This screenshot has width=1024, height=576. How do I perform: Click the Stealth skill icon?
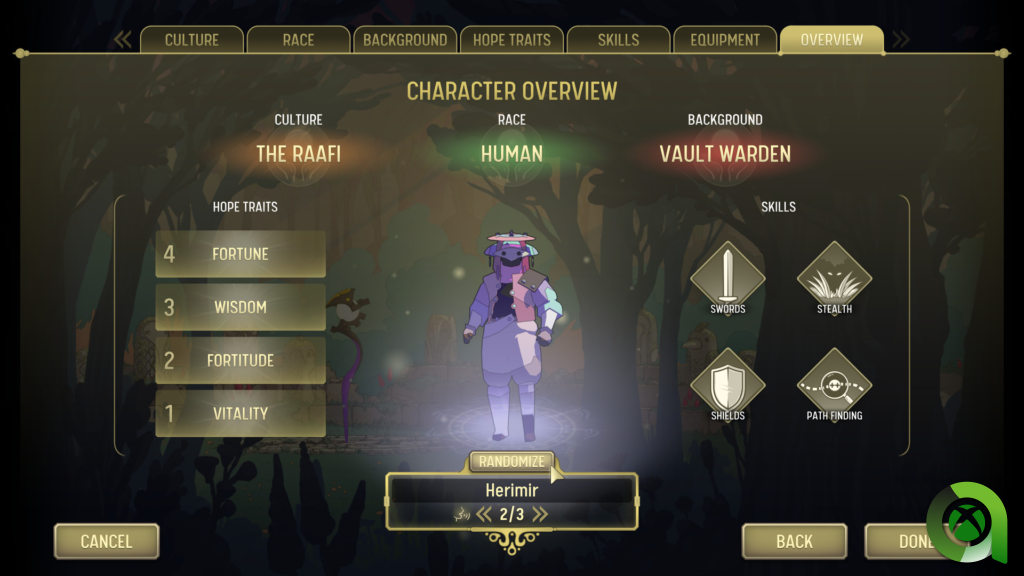[834, 274]
